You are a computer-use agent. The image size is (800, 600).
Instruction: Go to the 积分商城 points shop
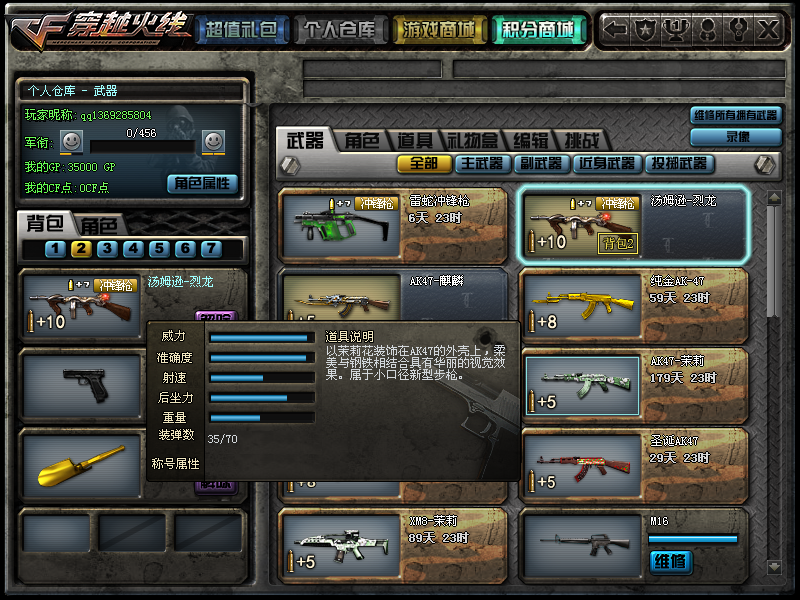[x=539, y=30]
